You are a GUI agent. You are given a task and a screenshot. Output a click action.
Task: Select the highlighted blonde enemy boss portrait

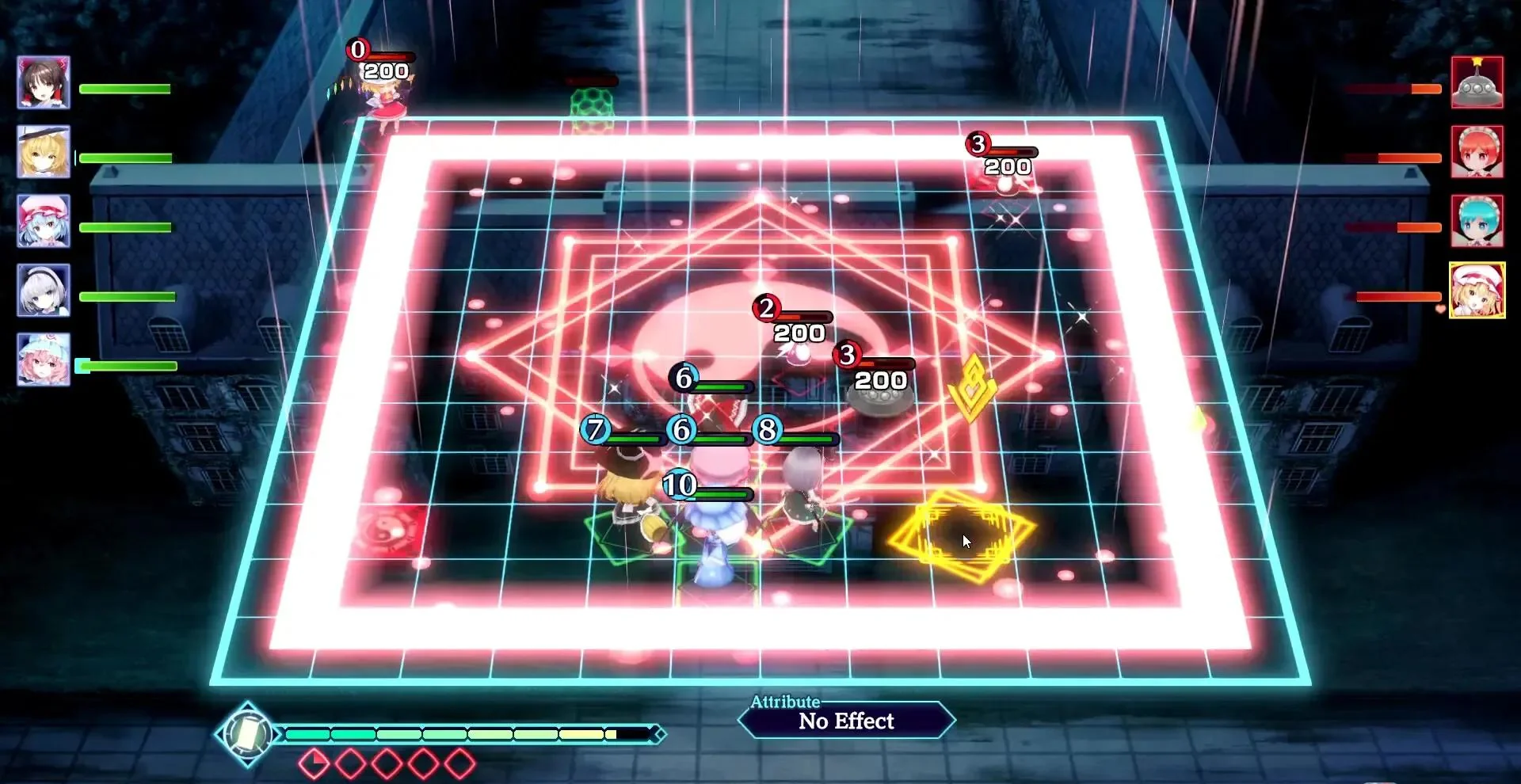[1477, 291]
